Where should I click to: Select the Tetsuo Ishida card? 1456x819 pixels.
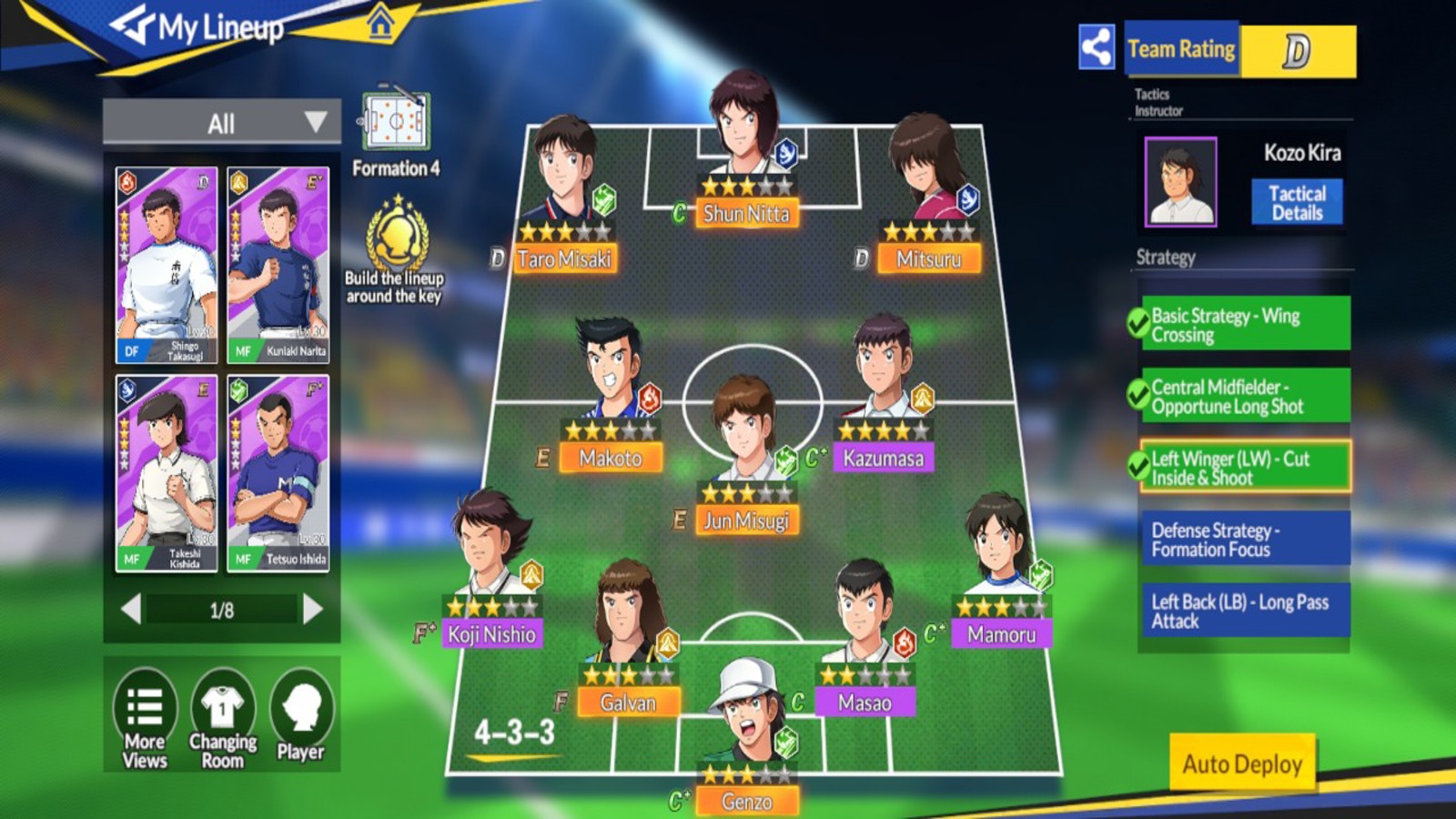coord(278,473)
